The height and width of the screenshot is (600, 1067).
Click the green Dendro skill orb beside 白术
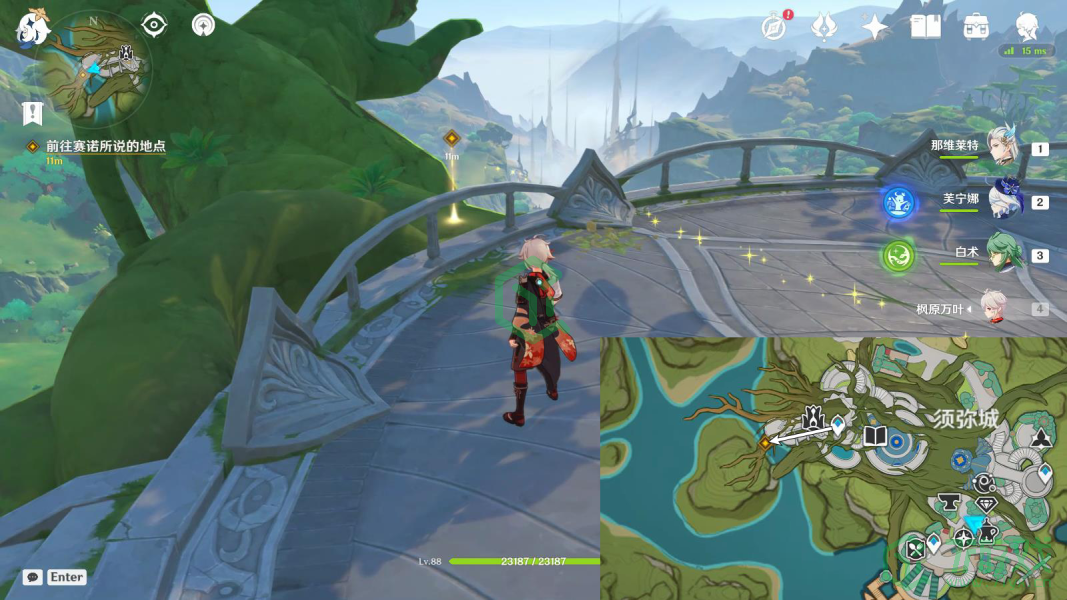click(x=898, y=256)
